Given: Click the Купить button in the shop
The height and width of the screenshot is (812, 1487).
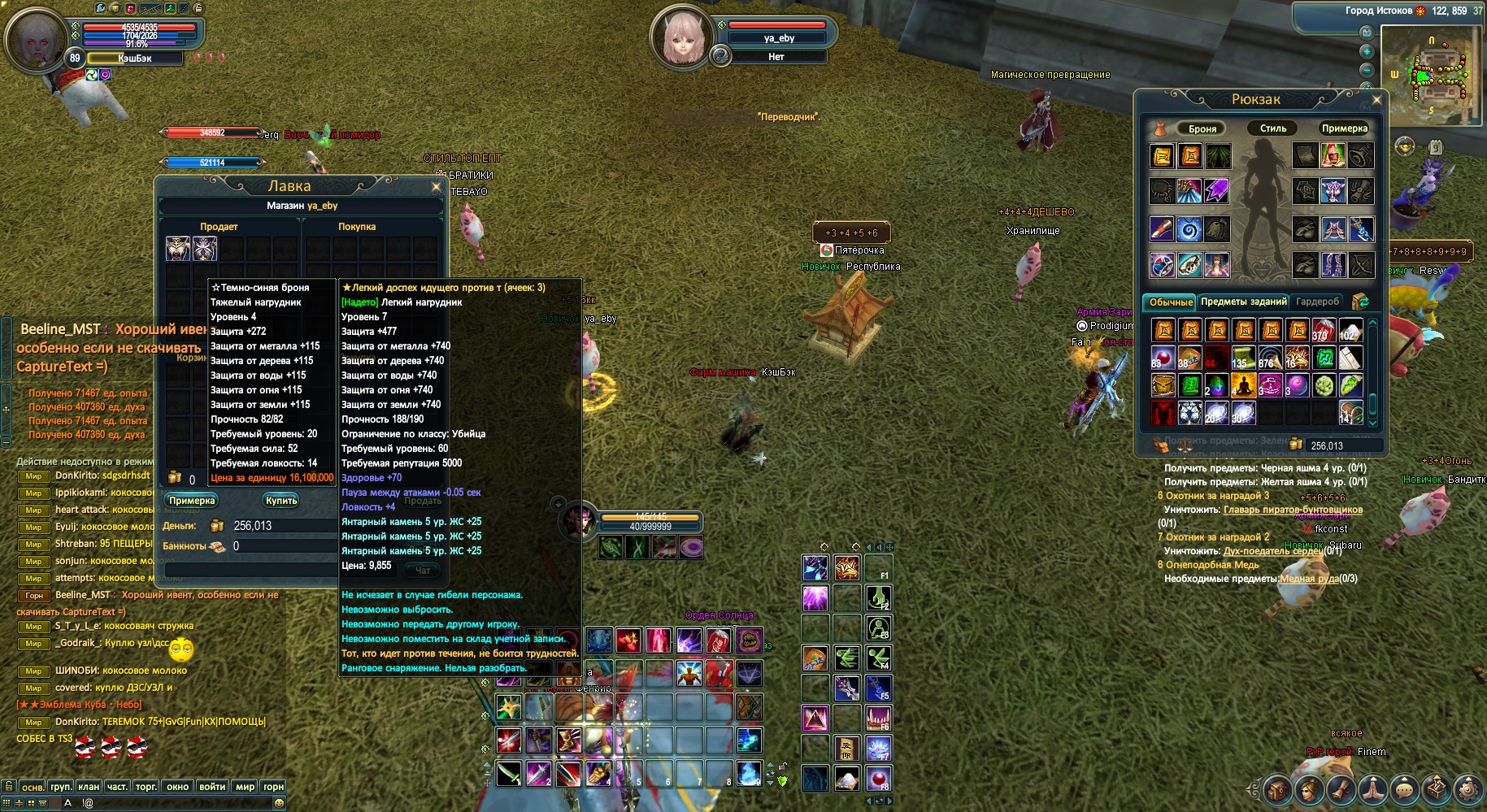Looking at the screenshot, I should [x=280, y=501].
